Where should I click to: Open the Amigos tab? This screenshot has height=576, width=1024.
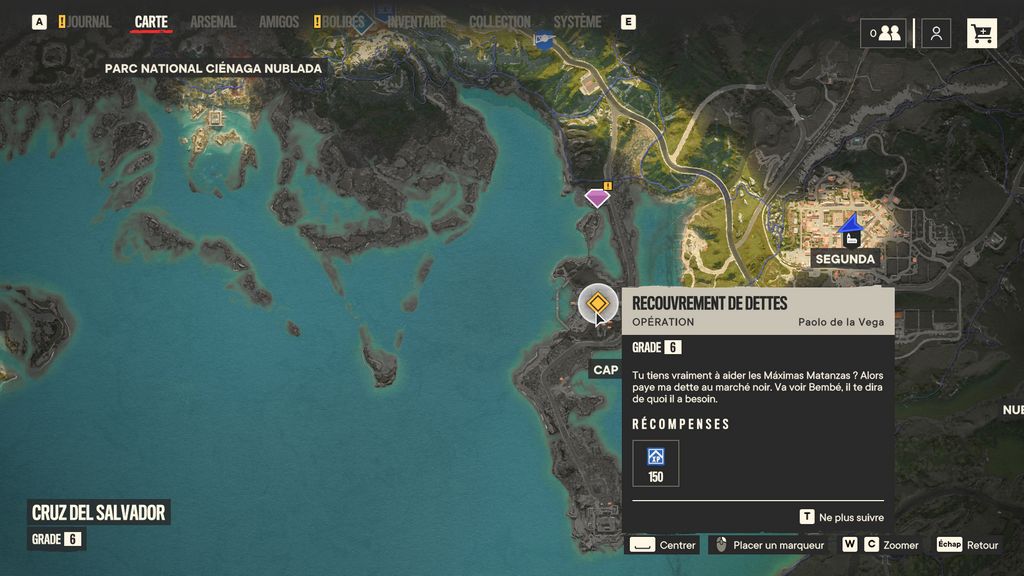coord(279,22)
